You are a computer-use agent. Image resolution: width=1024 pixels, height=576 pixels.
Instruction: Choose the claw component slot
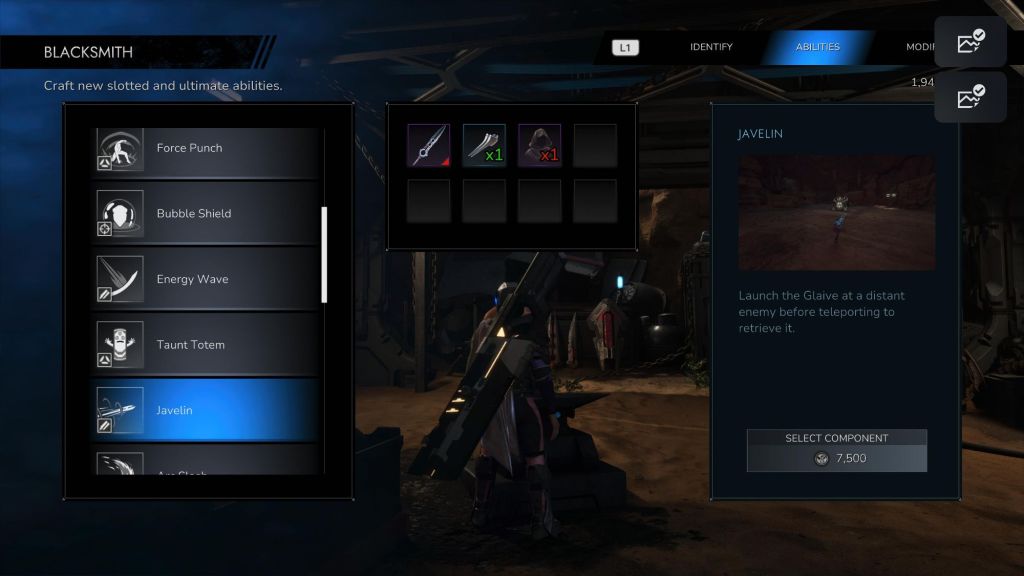[x=484, y=145]
